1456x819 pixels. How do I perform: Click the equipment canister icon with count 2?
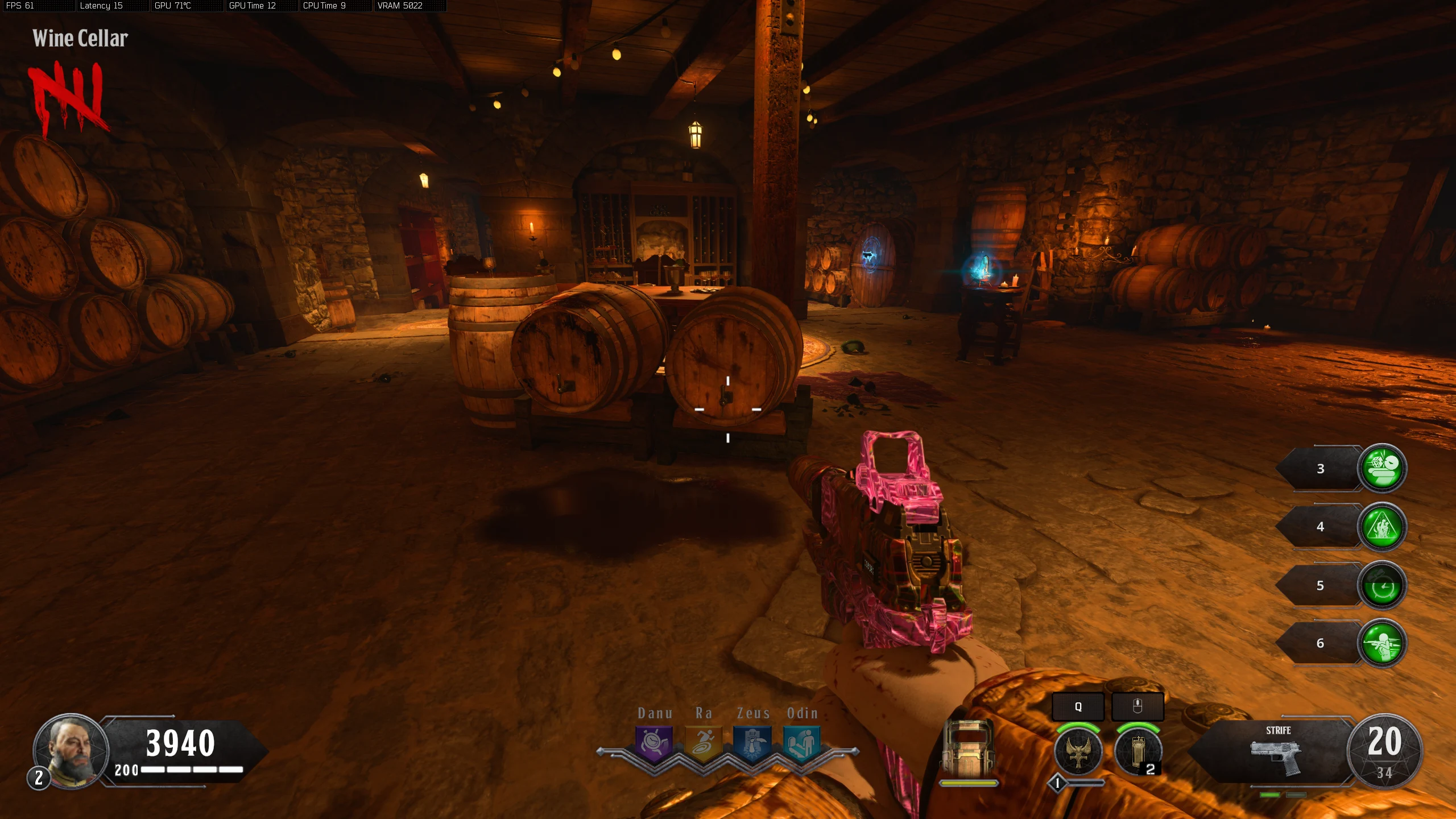(1137, 752)
